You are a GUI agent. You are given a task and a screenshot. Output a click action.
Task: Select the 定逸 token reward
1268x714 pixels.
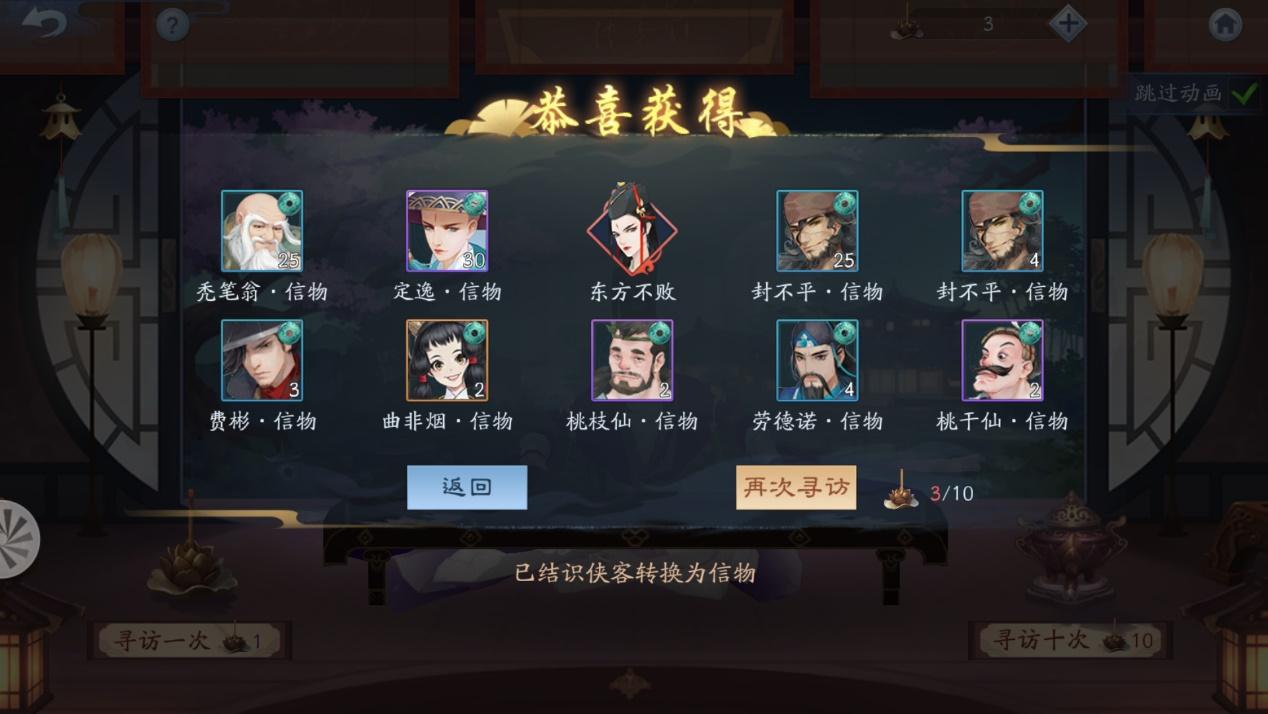click(x=447, y=231)
